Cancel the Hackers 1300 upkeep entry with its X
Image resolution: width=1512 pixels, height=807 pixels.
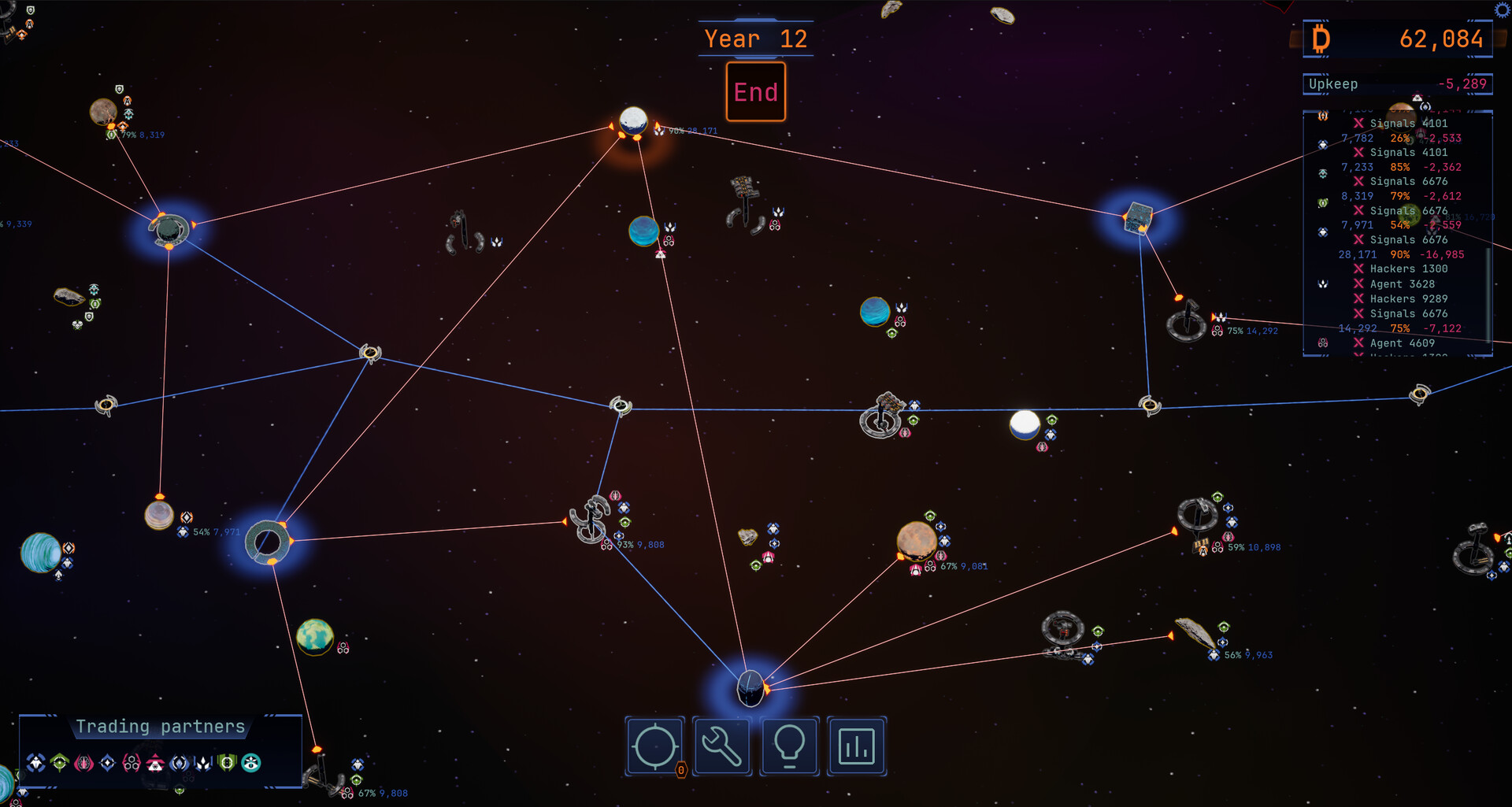click(1359, 268)
